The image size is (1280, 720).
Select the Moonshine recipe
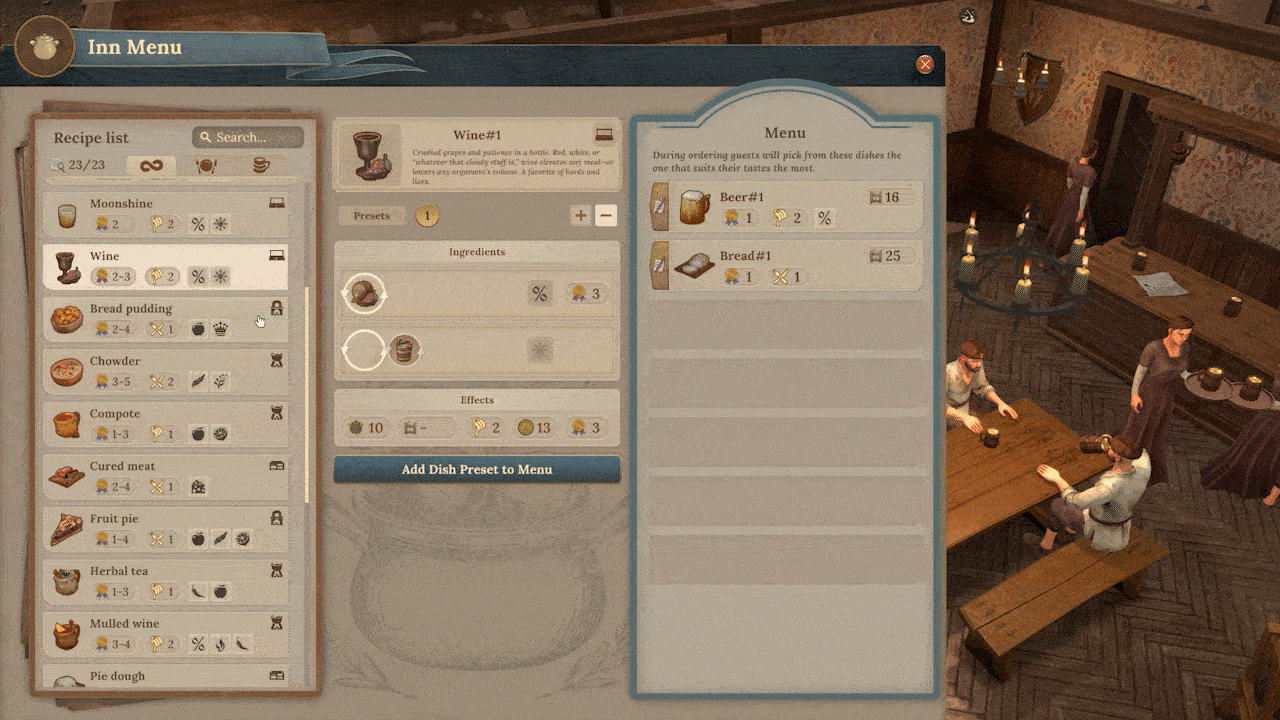167,214
